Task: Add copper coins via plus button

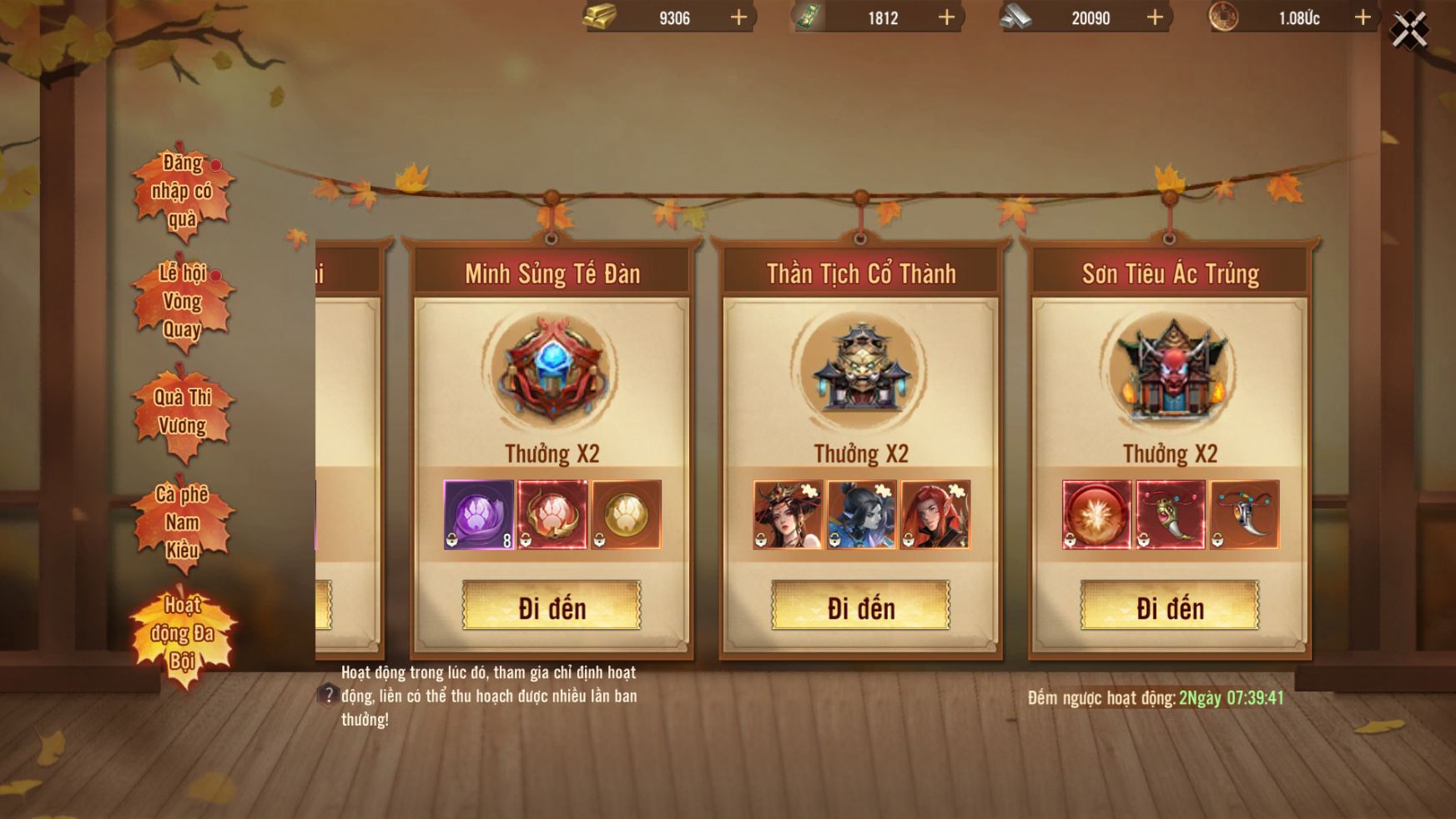Action: coord(1363,18)
